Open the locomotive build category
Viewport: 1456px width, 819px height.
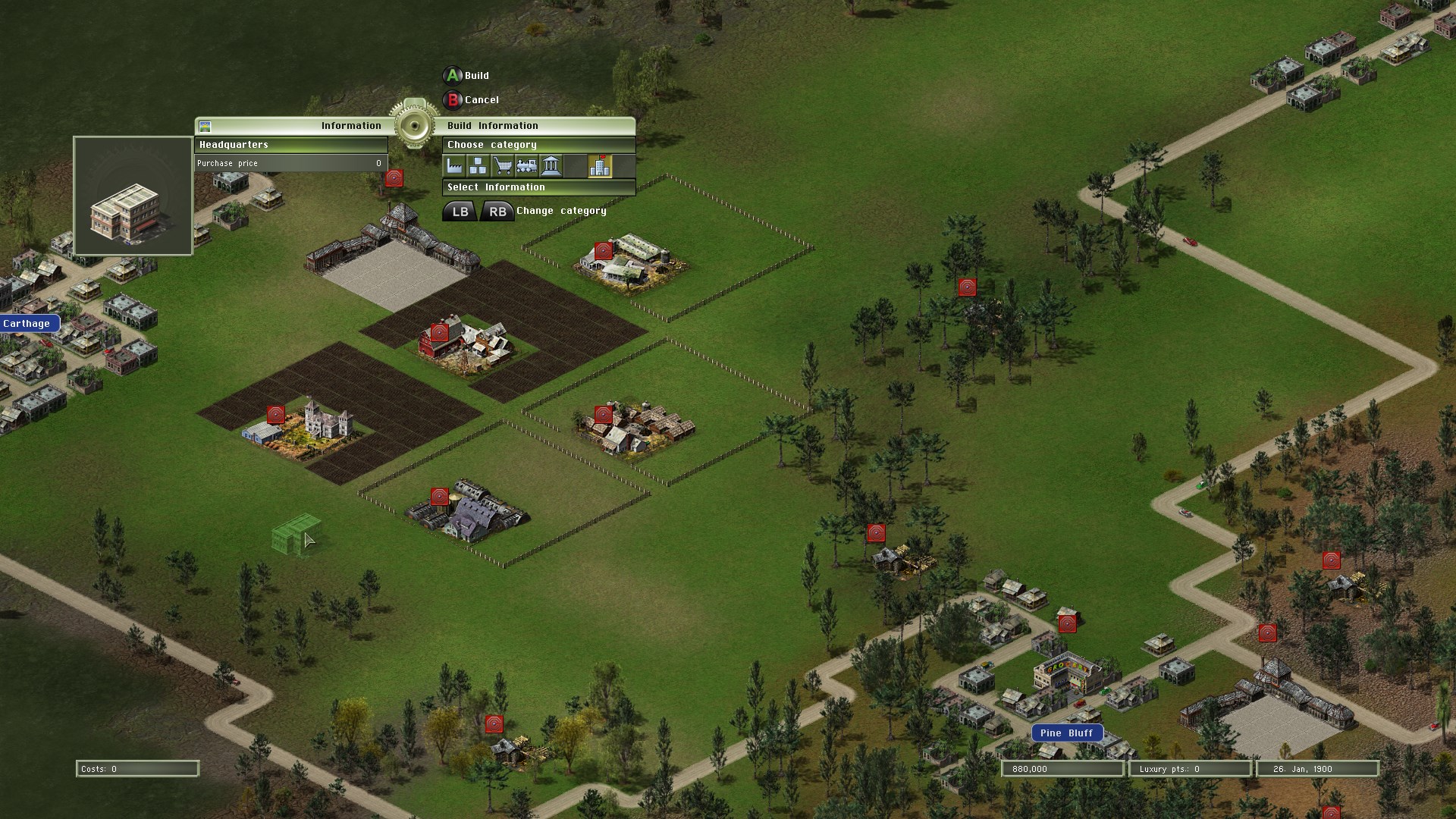526,166
